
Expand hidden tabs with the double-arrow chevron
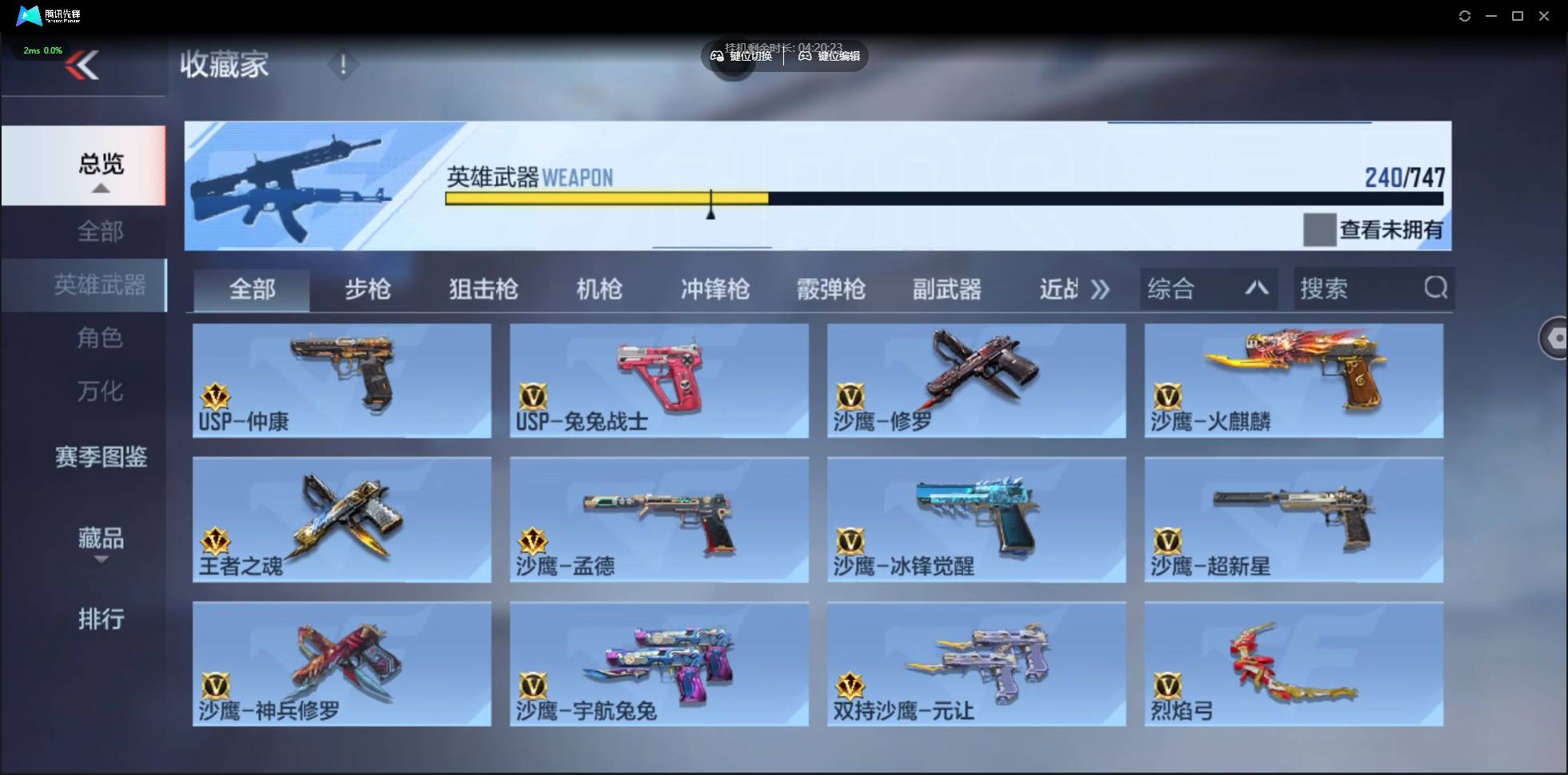(1100, 289)
